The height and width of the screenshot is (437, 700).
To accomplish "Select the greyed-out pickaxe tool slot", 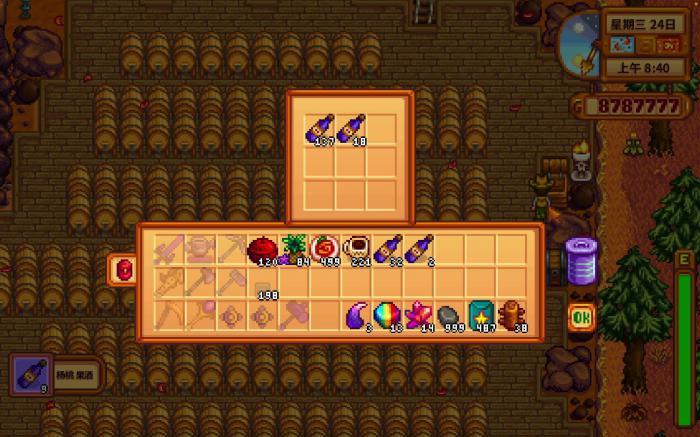I will click(x=232, y=250).
